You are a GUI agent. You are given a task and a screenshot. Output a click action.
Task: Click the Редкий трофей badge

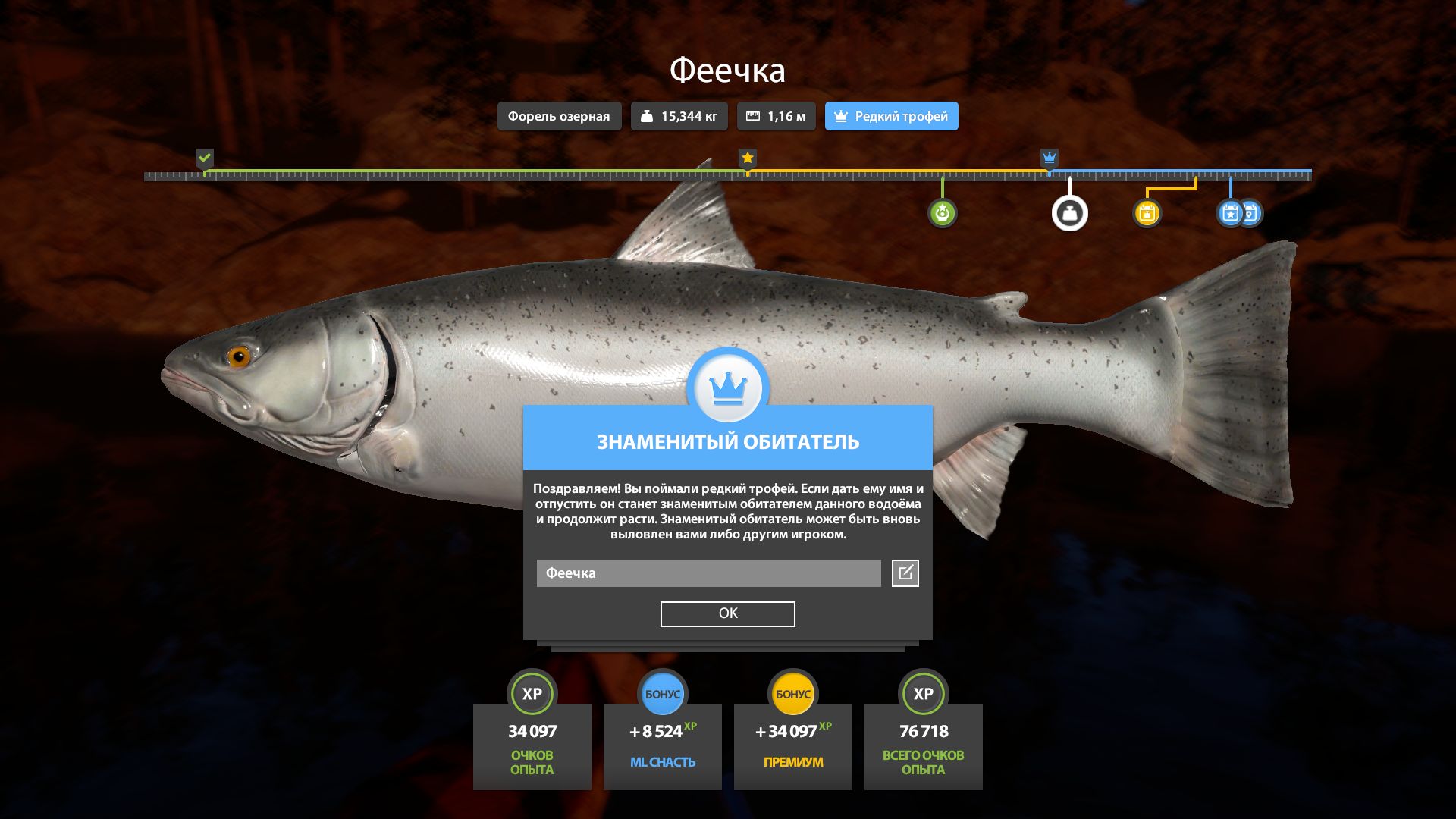tap(891, 116)
